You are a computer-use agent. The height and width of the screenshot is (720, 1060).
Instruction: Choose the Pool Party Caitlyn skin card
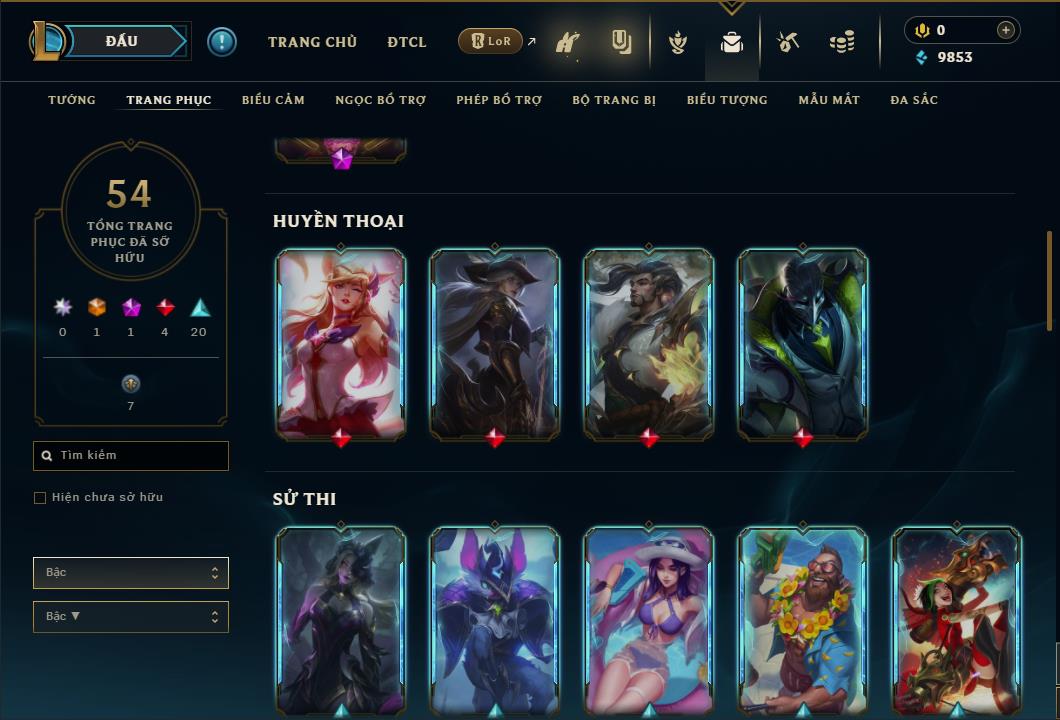[x=649, y=620]
